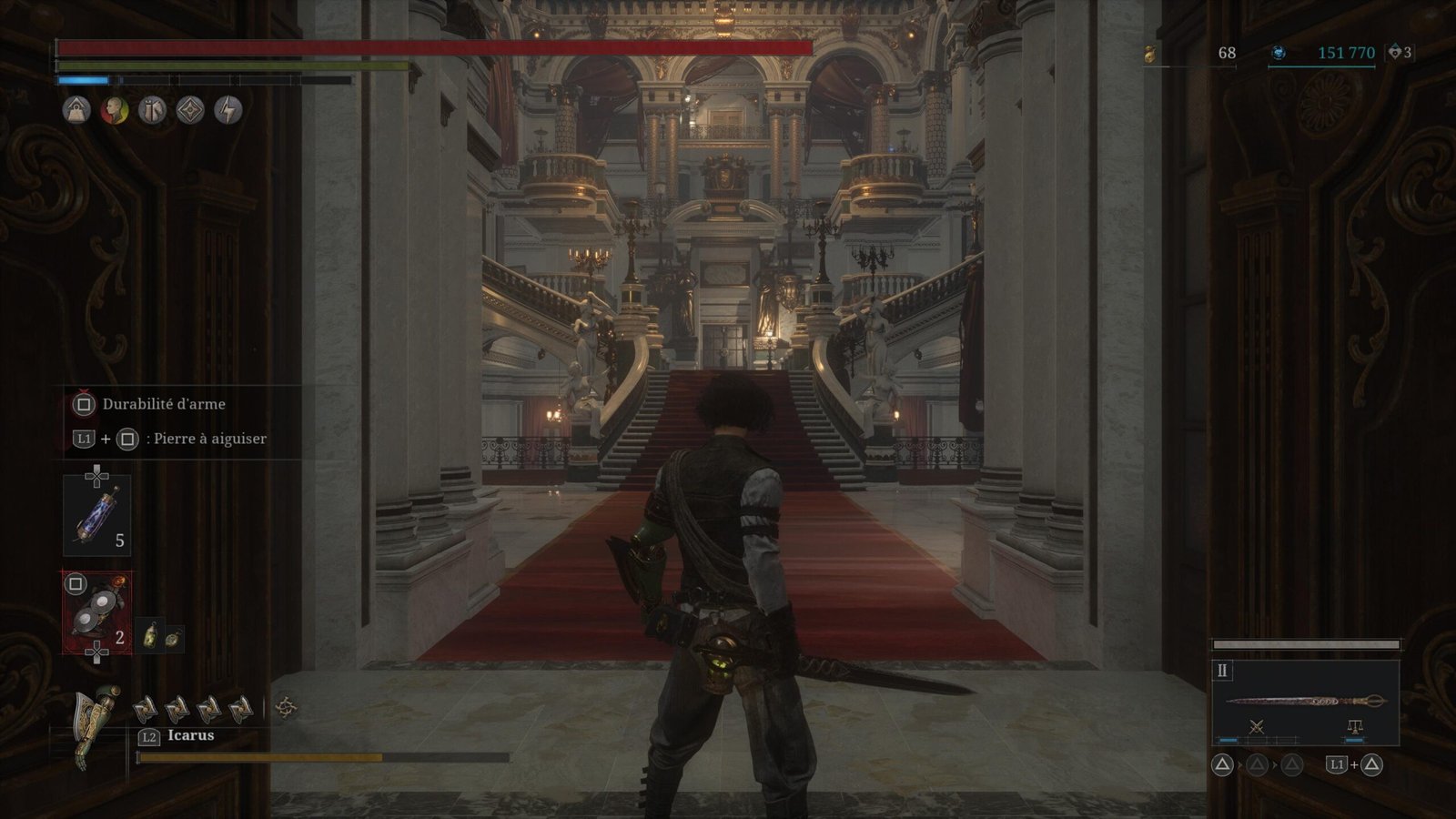Viewport: 1456px width, 819px height.
Task: Click the blue Ergo currency icon
Action: click(x=1278, y=53)
